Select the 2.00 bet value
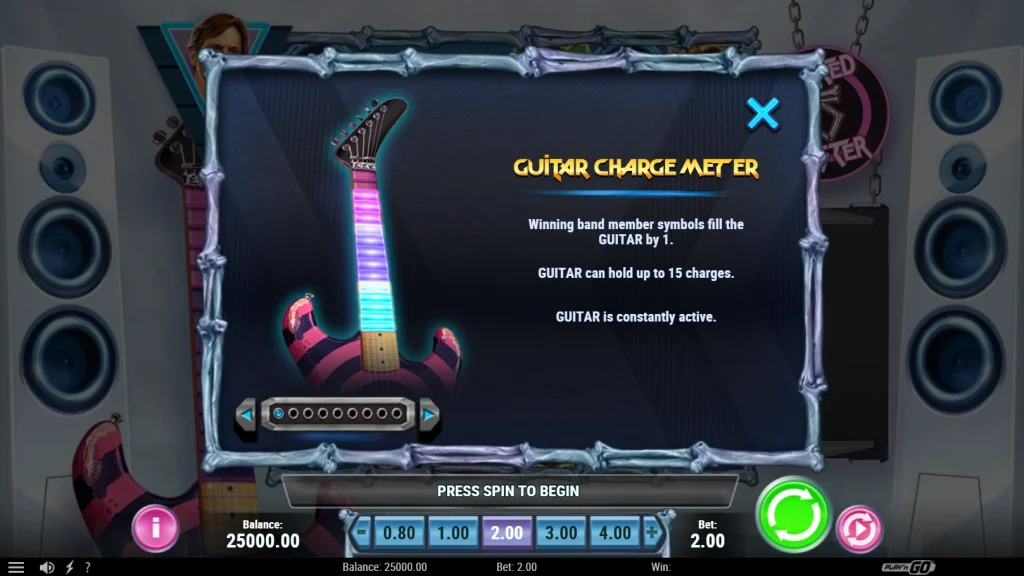The height and width of the screenshot is (576, 1024). pos(507,533)
